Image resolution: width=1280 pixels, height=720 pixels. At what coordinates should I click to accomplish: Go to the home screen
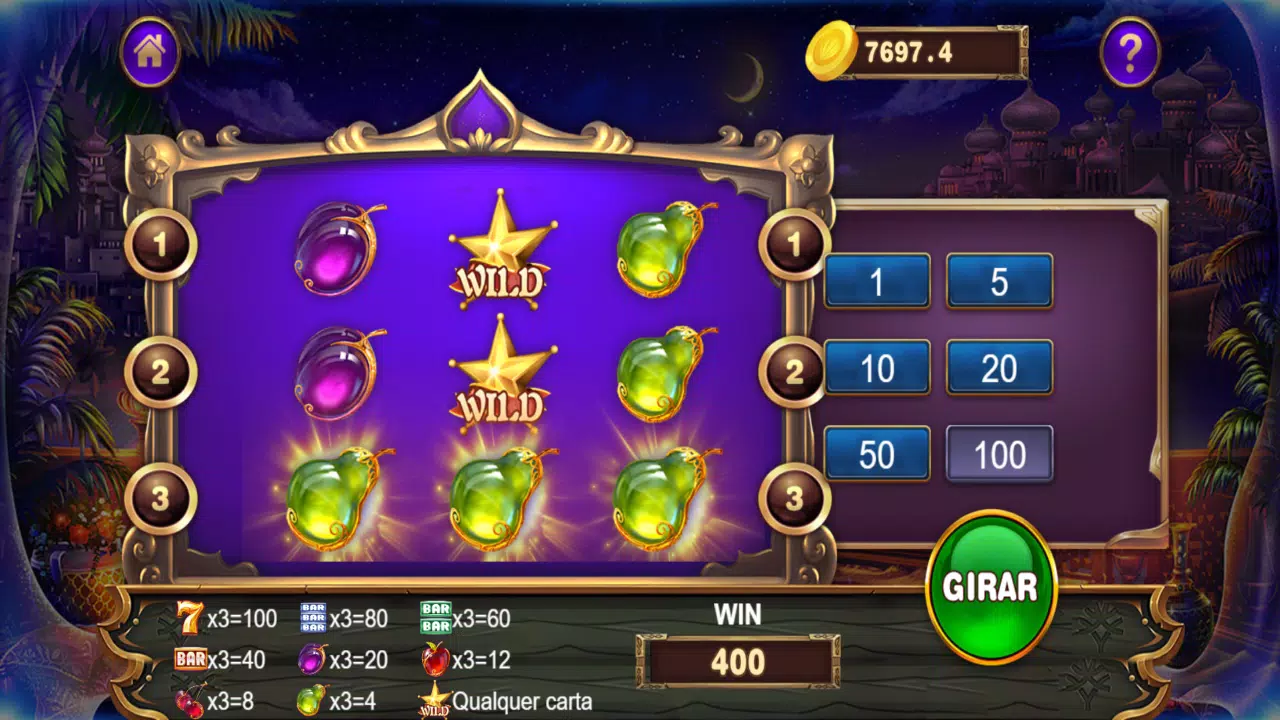point(149,52)
